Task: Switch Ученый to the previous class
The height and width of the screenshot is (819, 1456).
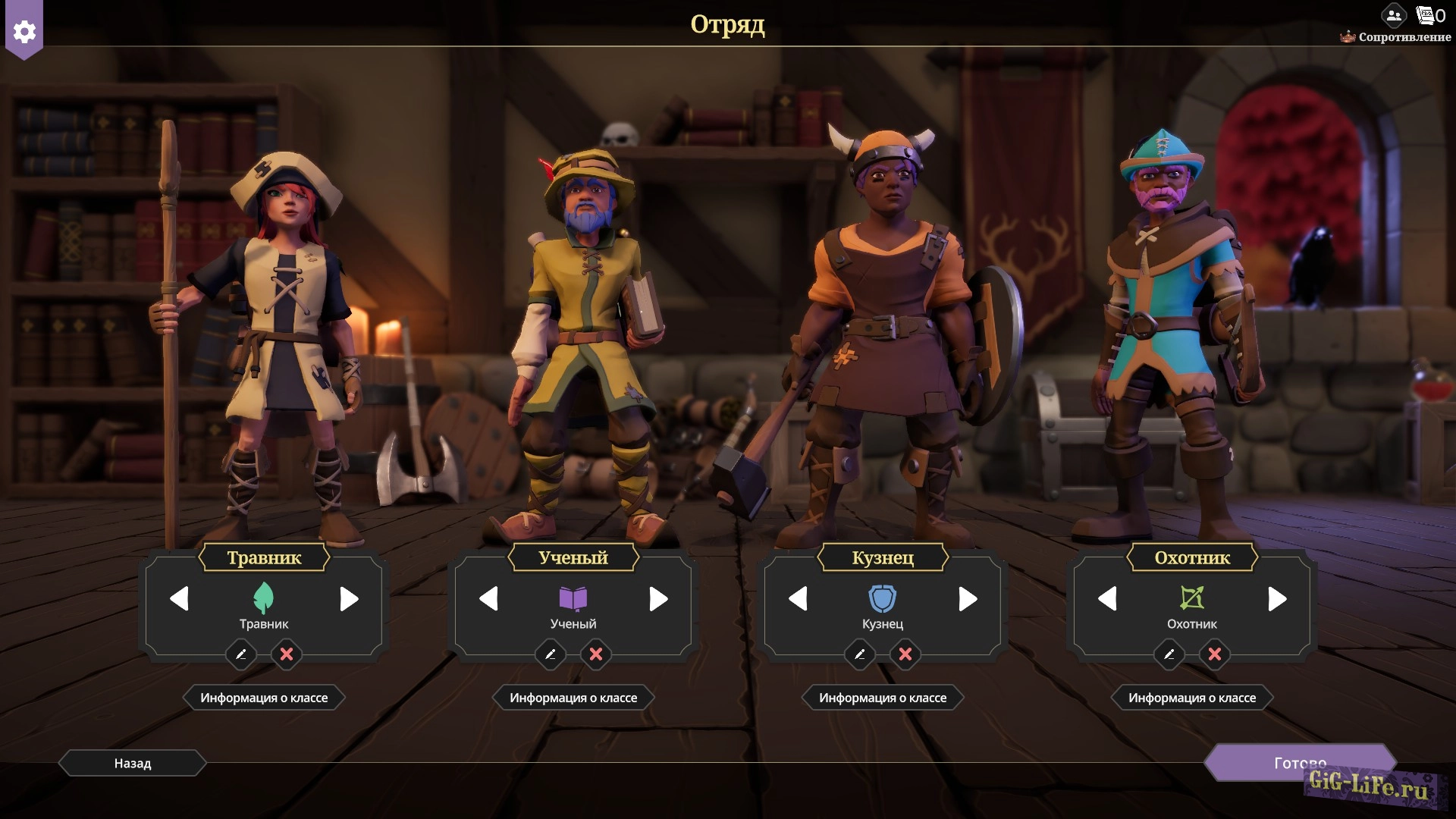Action: pyautogui.click(x=489, y=599)
